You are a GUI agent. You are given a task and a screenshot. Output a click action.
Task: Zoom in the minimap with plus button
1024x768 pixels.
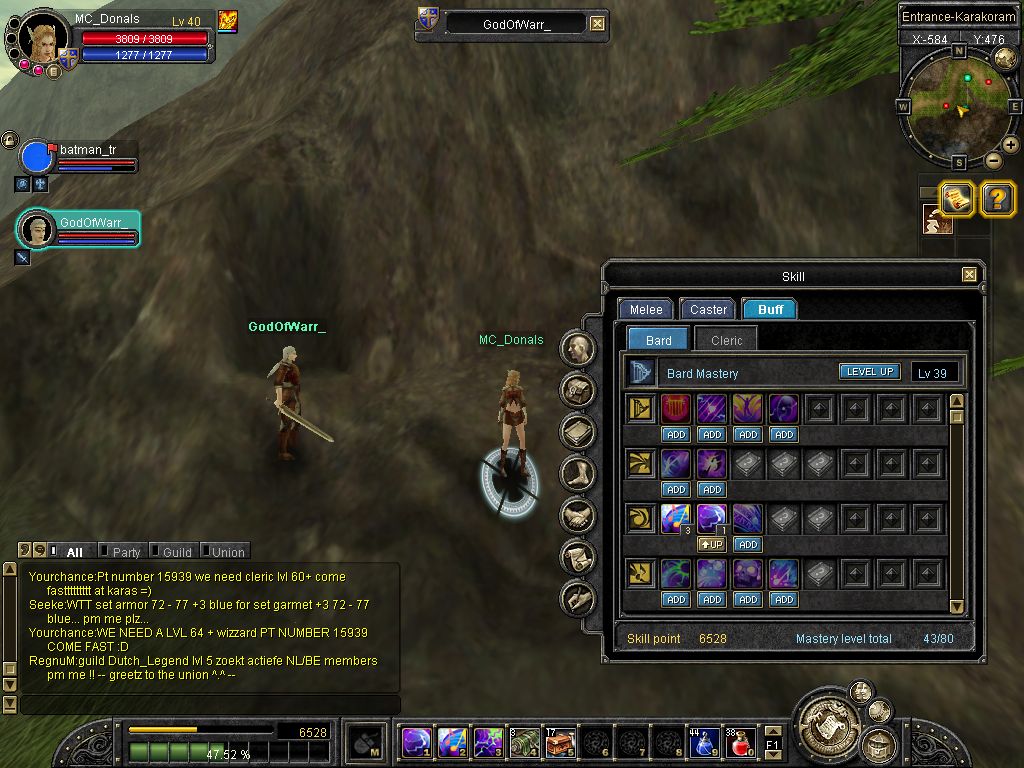click(1011, 145)
